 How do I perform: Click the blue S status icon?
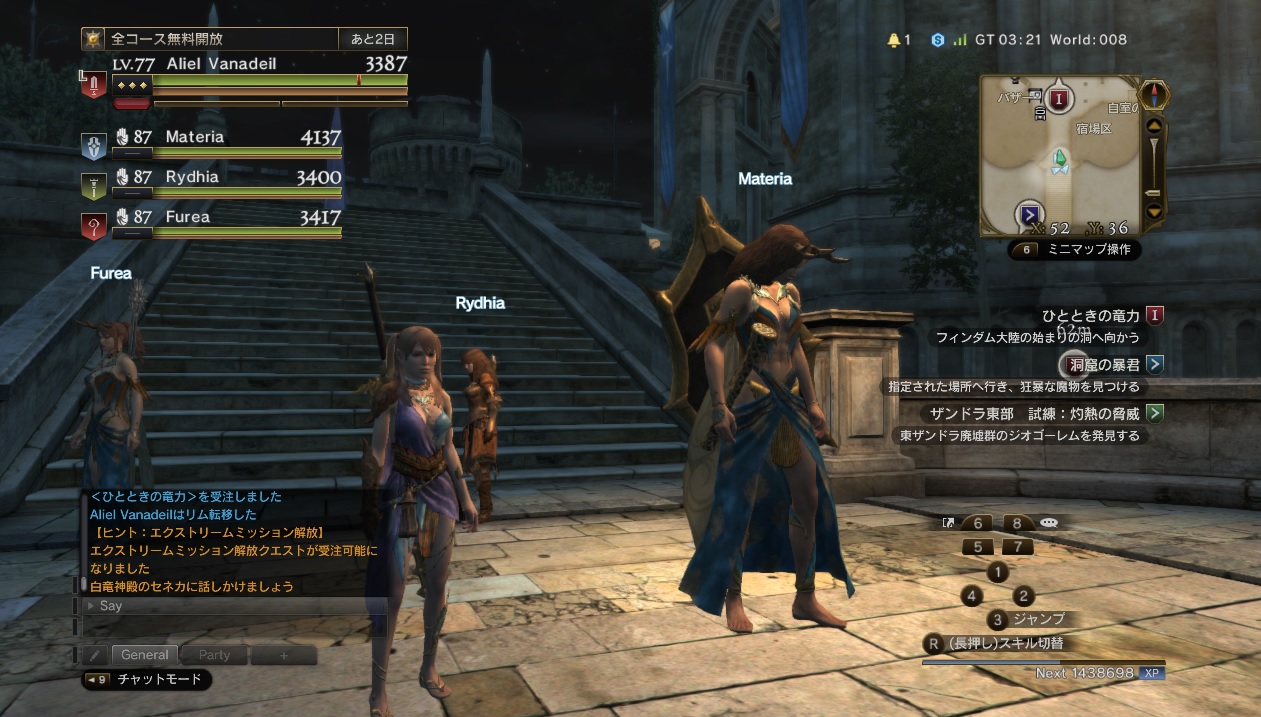tap(937, 40)
